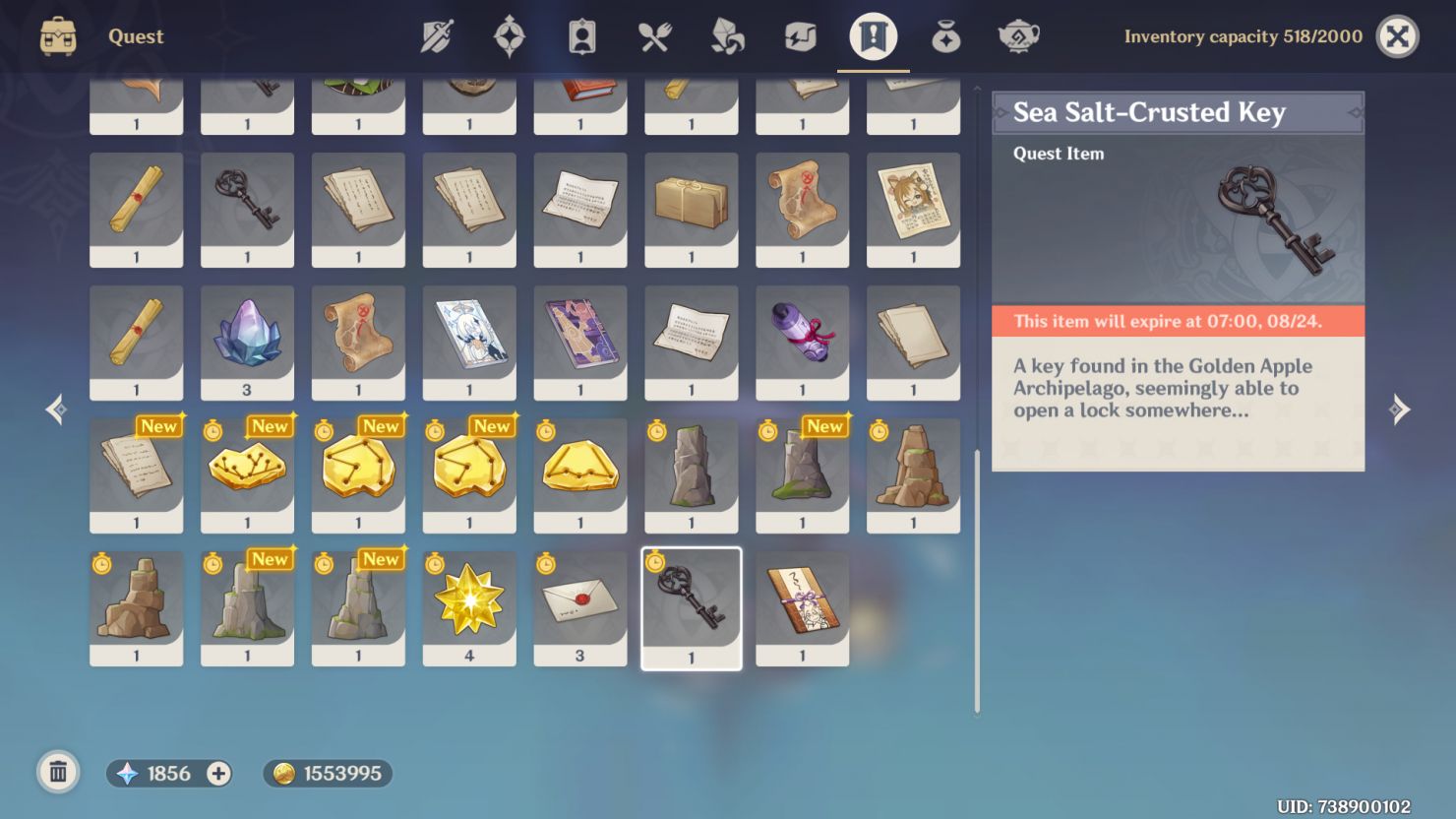Go to the previous inventory page arrow
Screen dimensions: 1456x819
tap(55, 409)
